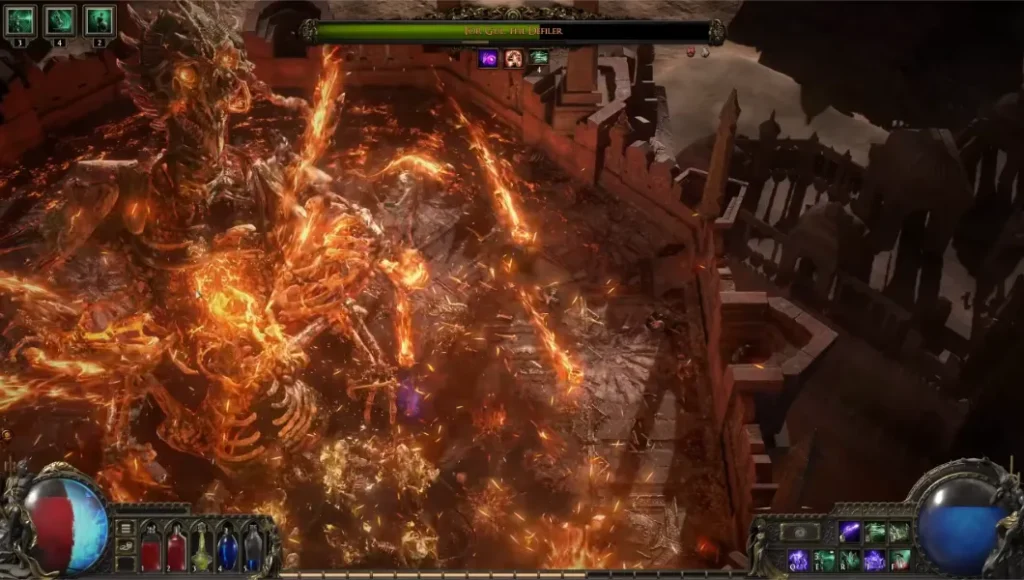The width and height of the screenshot is (1024, 580).
Task: Trigger the green skill bound to R
Action: (x=850, y=560)
